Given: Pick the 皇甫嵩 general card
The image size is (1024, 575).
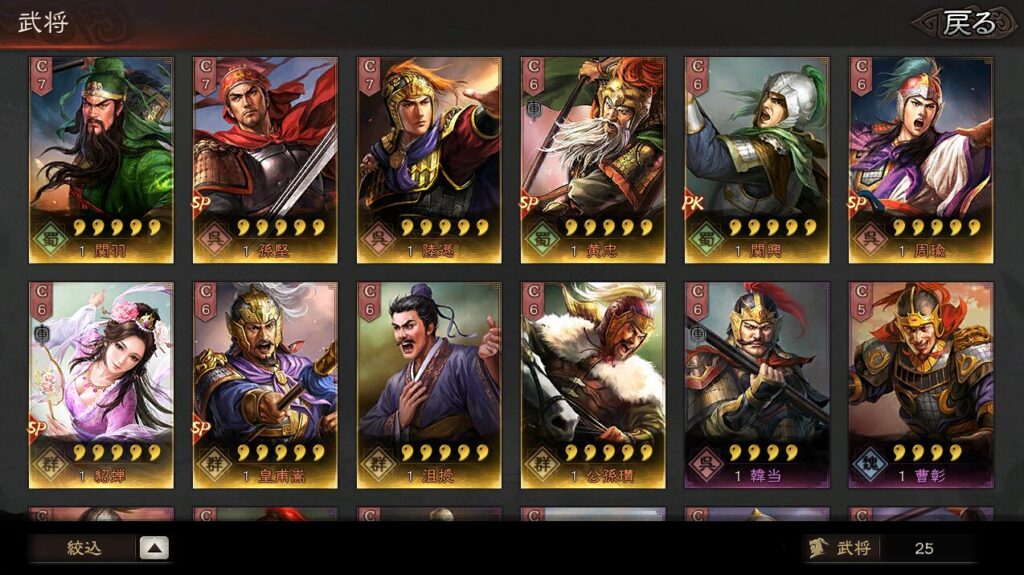Looking at the screenshot, I should click(265, 385).
